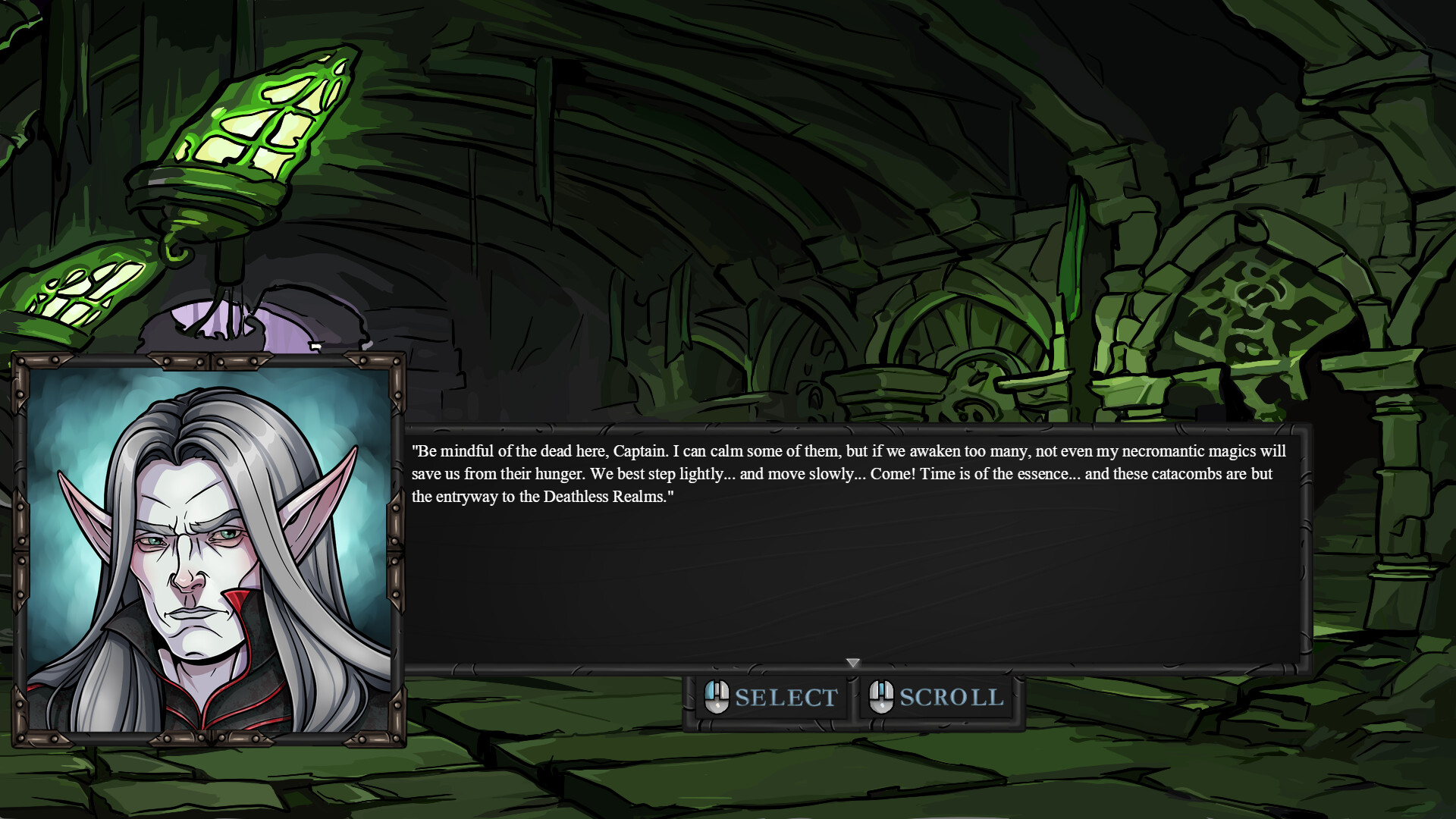1456x819 pixels.
Task: Click the scroll wheel graphic in SCROLL prompt
Action: [x=882, y=690]
